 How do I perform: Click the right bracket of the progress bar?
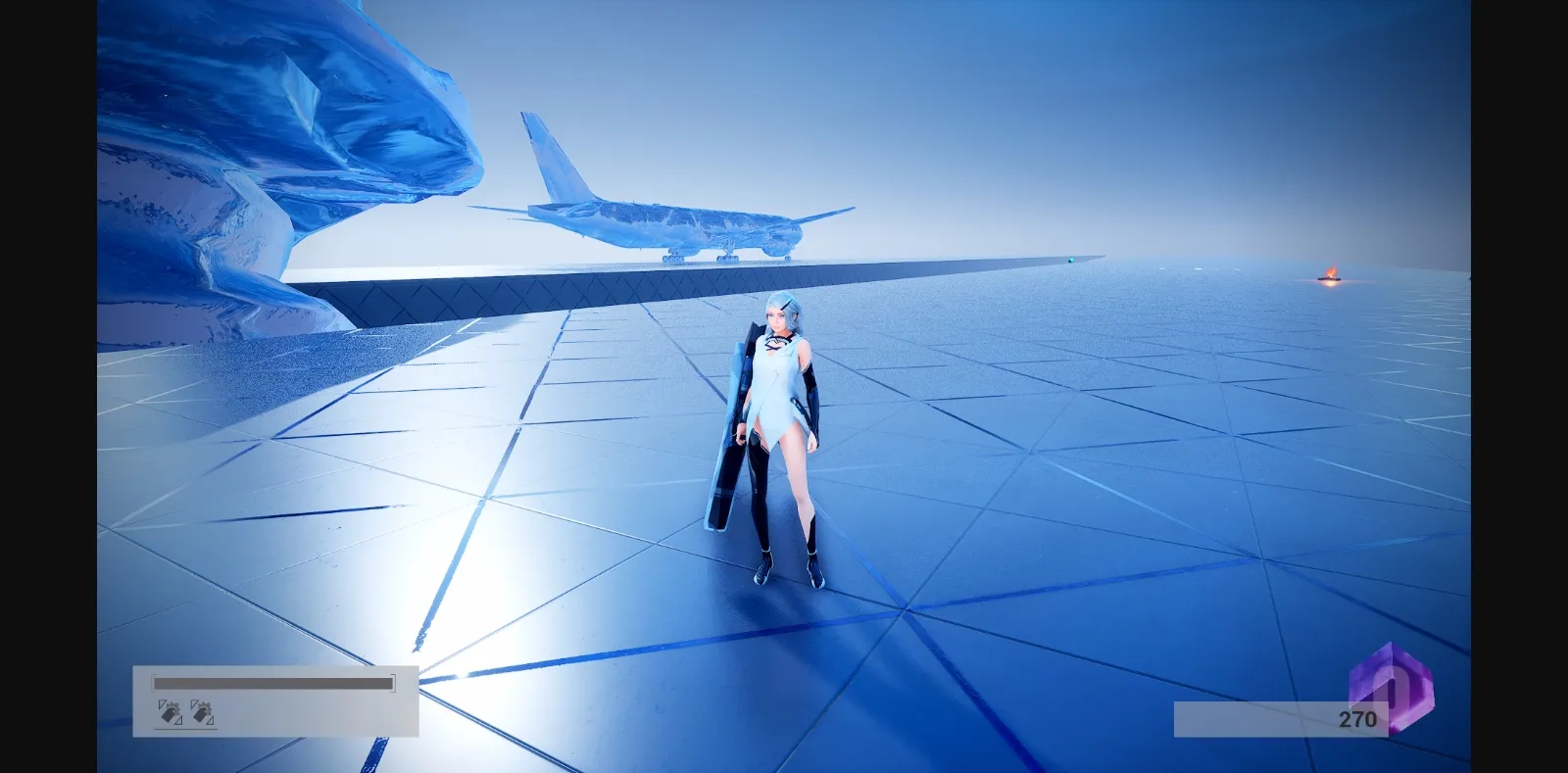pyautogui.click(x=393, y=683)
